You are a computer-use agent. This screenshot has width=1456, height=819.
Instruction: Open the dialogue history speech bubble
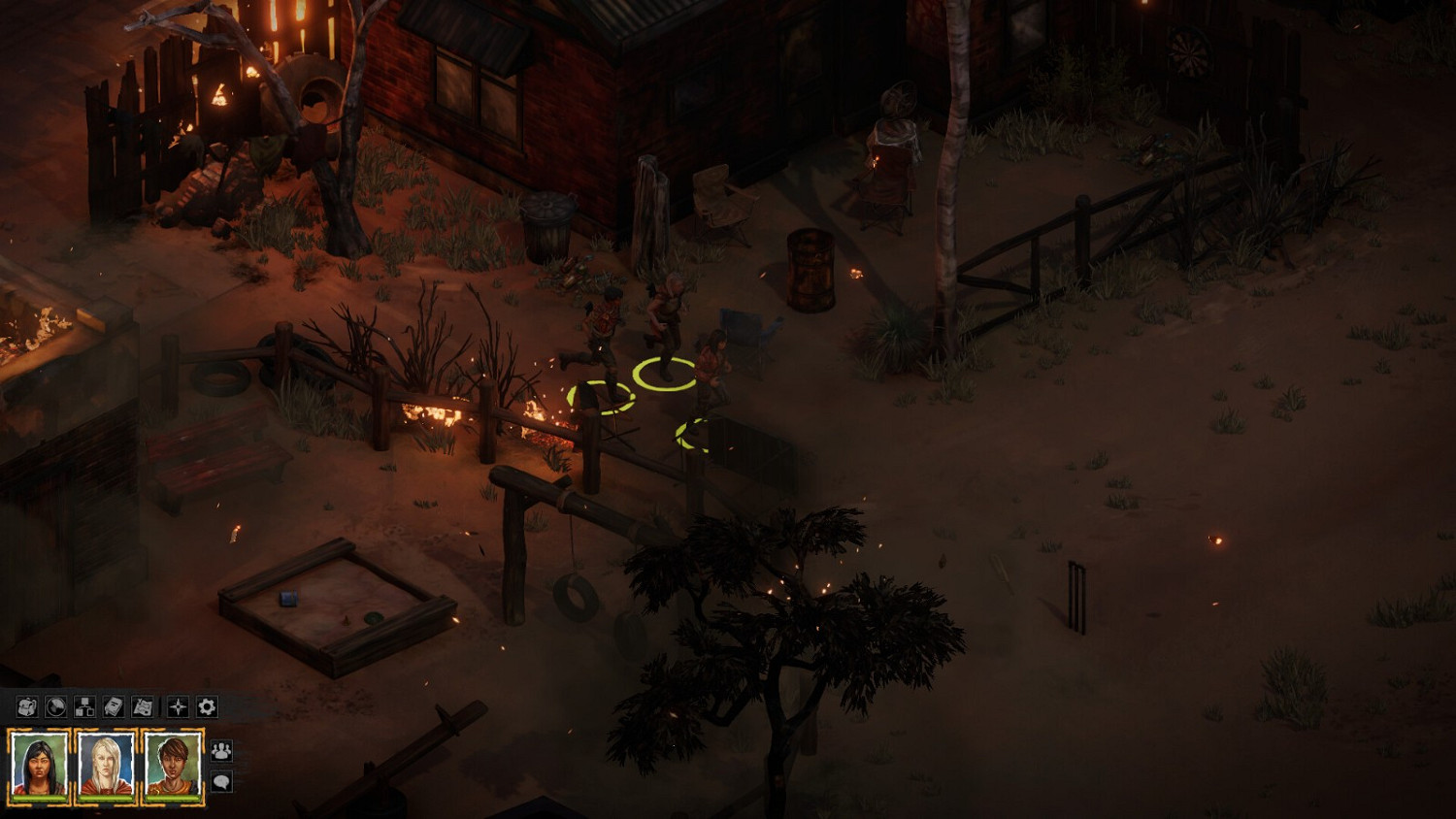click(x=220, y=782)
